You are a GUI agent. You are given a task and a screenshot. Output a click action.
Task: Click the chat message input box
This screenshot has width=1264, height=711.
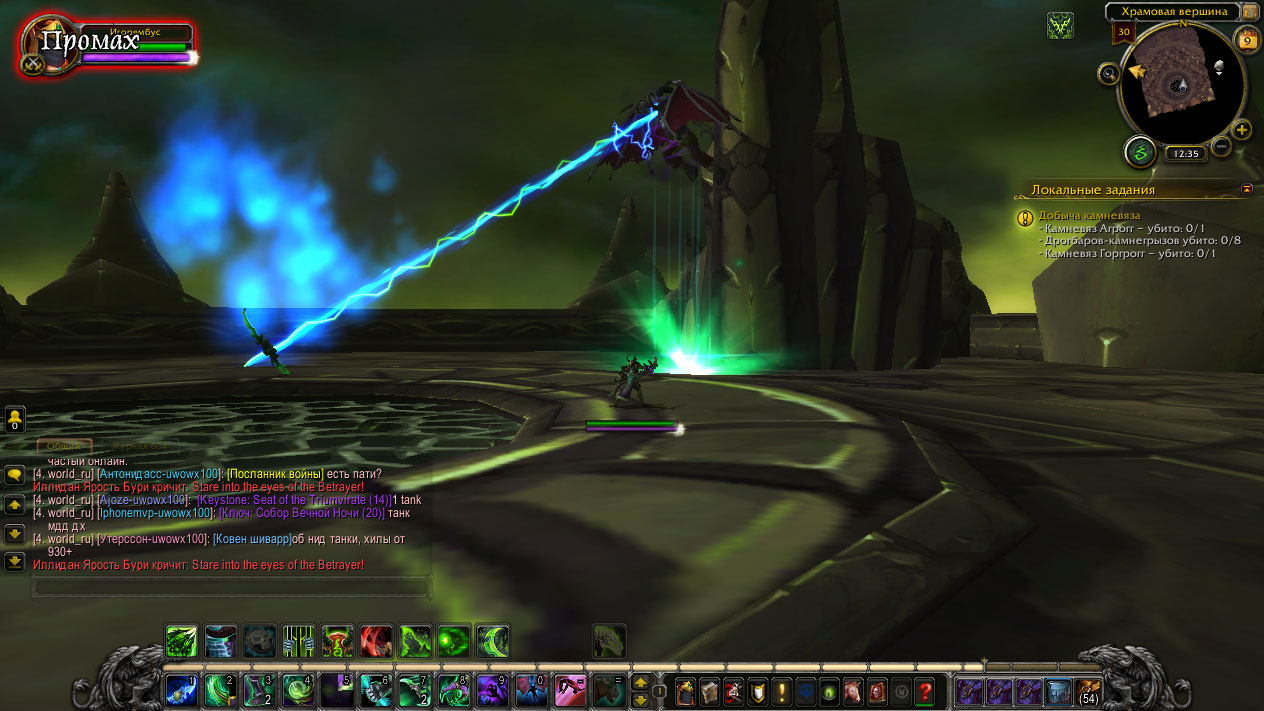tap(230, 587)
